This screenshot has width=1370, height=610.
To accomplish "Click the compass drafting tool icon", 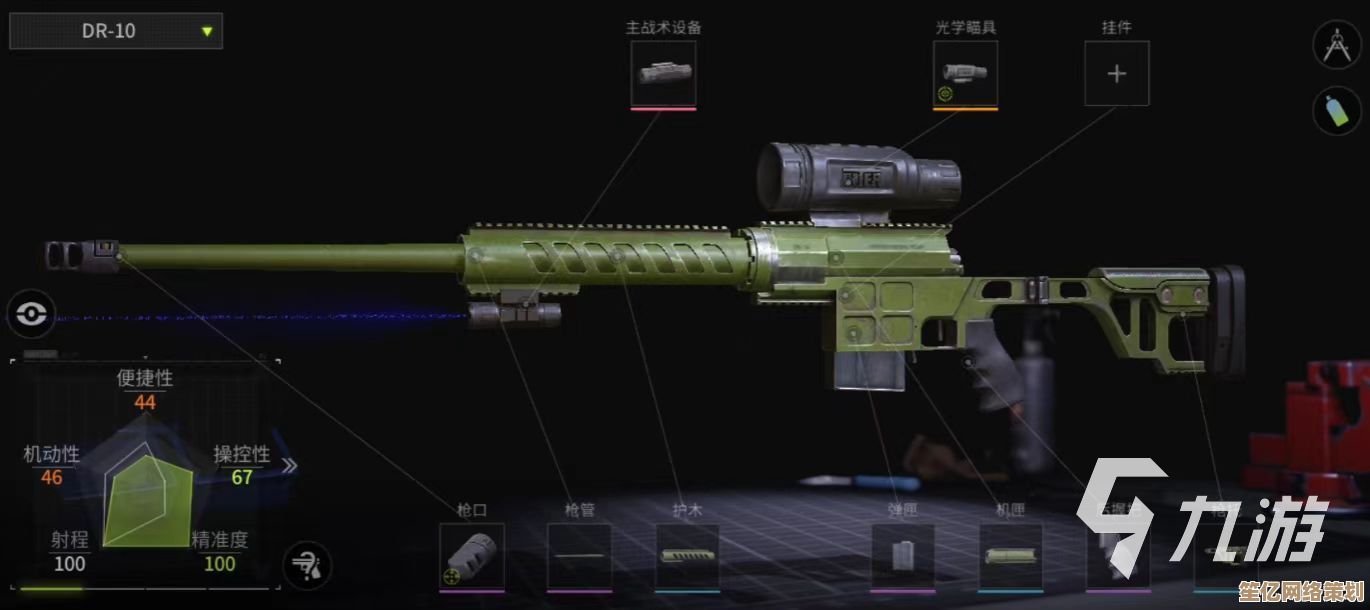I will click(x=1337, y=46).
